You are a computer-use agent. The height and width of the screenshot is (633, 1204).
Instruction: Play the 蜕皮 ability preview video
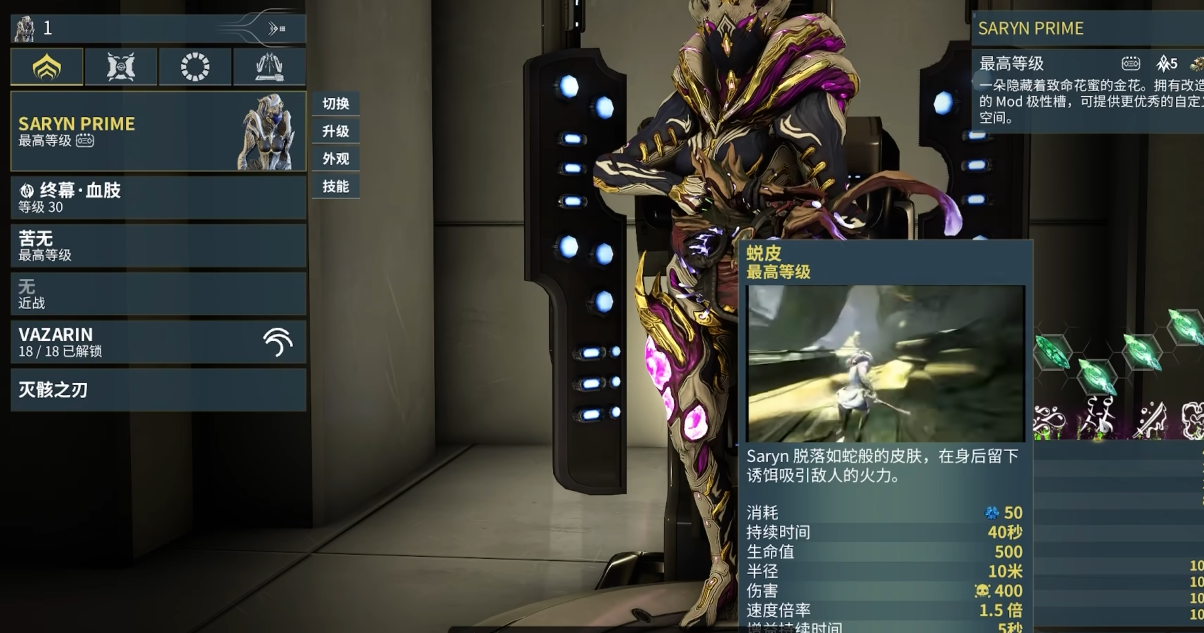pyautogui.click(x=886, y=363)
